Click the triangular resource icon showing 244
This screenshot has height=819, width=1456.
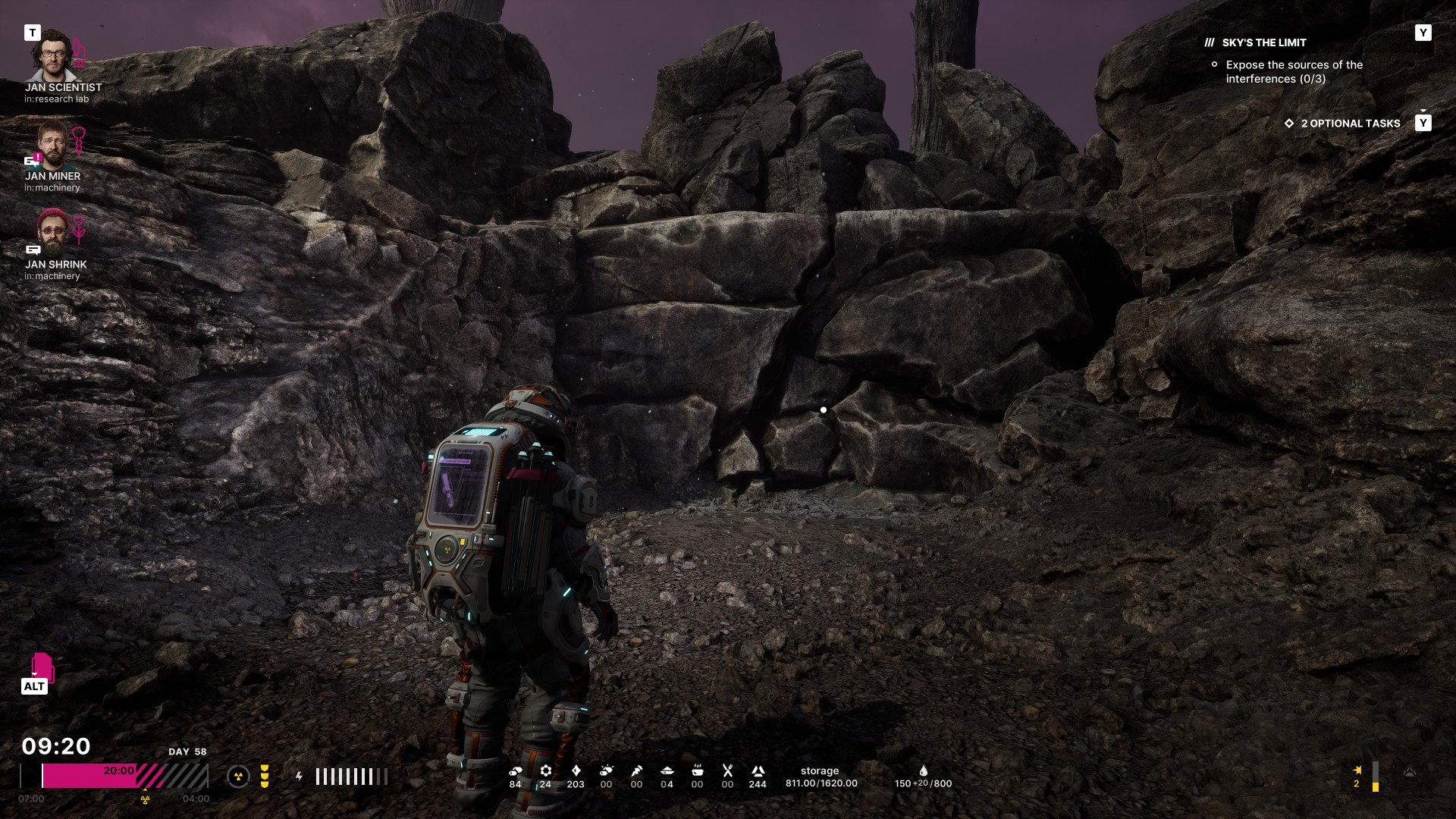(x=758, y=770)
